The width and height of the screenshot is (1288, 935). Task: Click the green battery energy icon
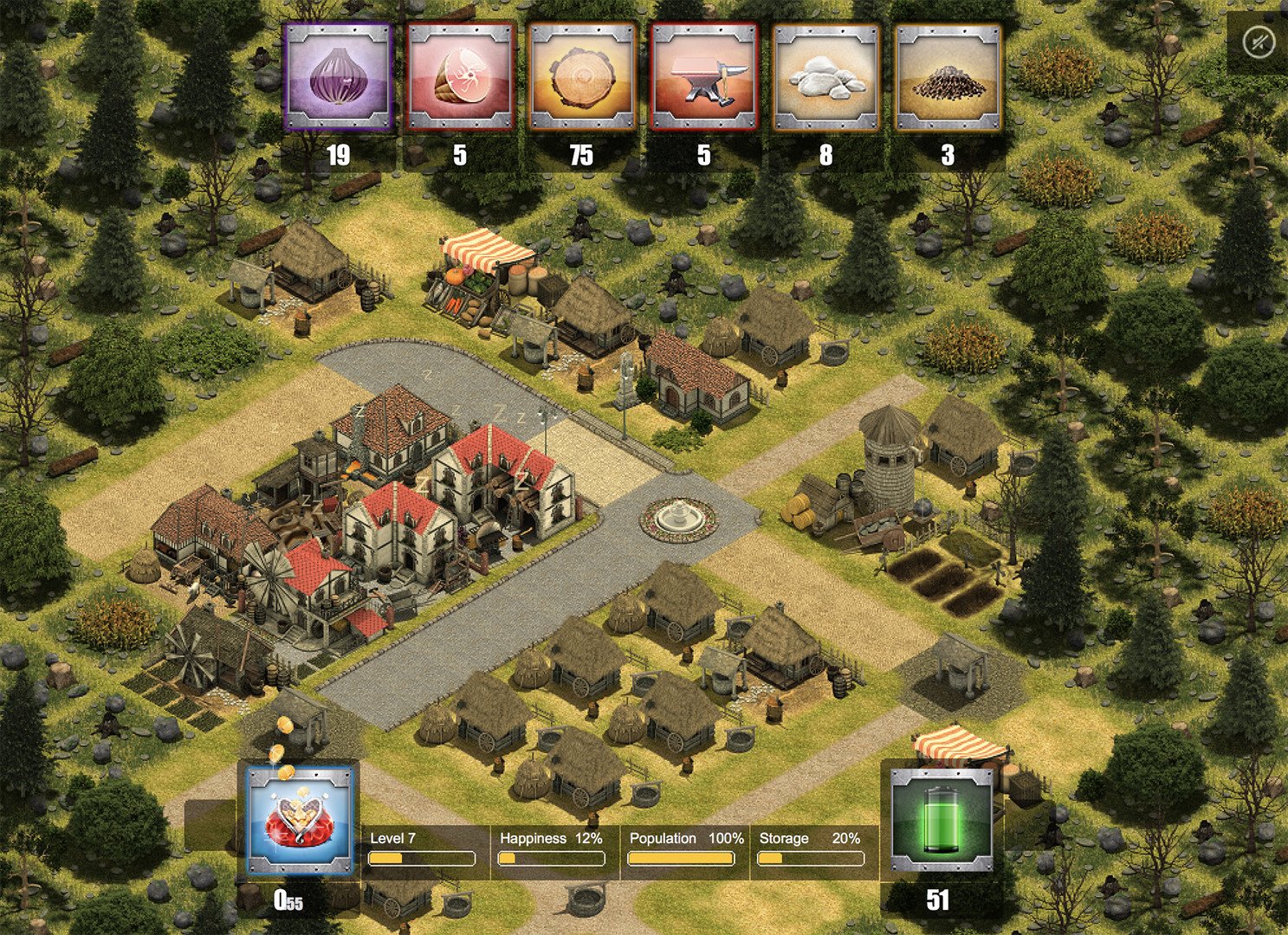[x=944, y=822]
